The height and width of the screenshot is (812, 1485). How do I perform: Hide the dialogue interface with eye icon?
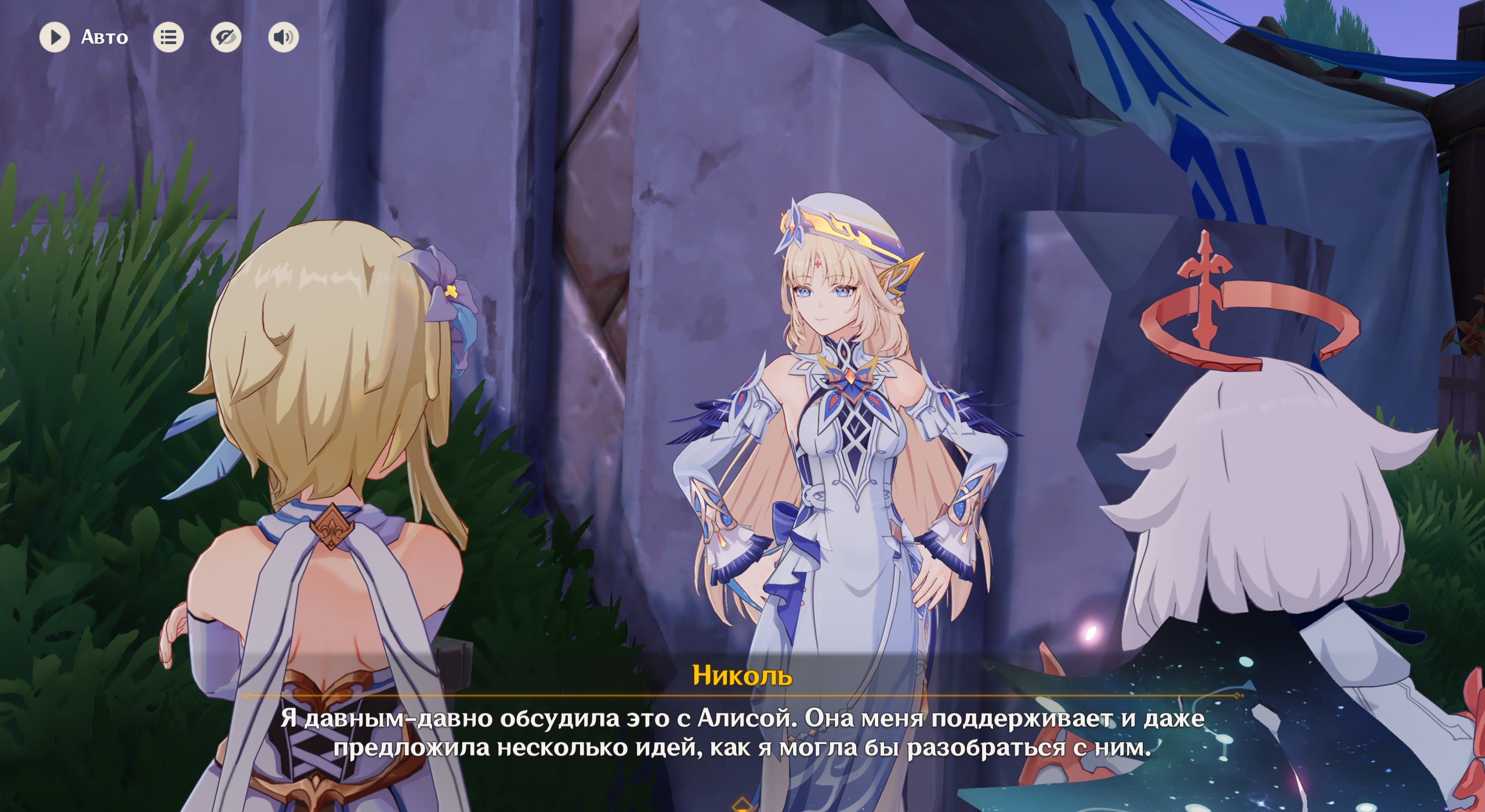coord(226,38)
